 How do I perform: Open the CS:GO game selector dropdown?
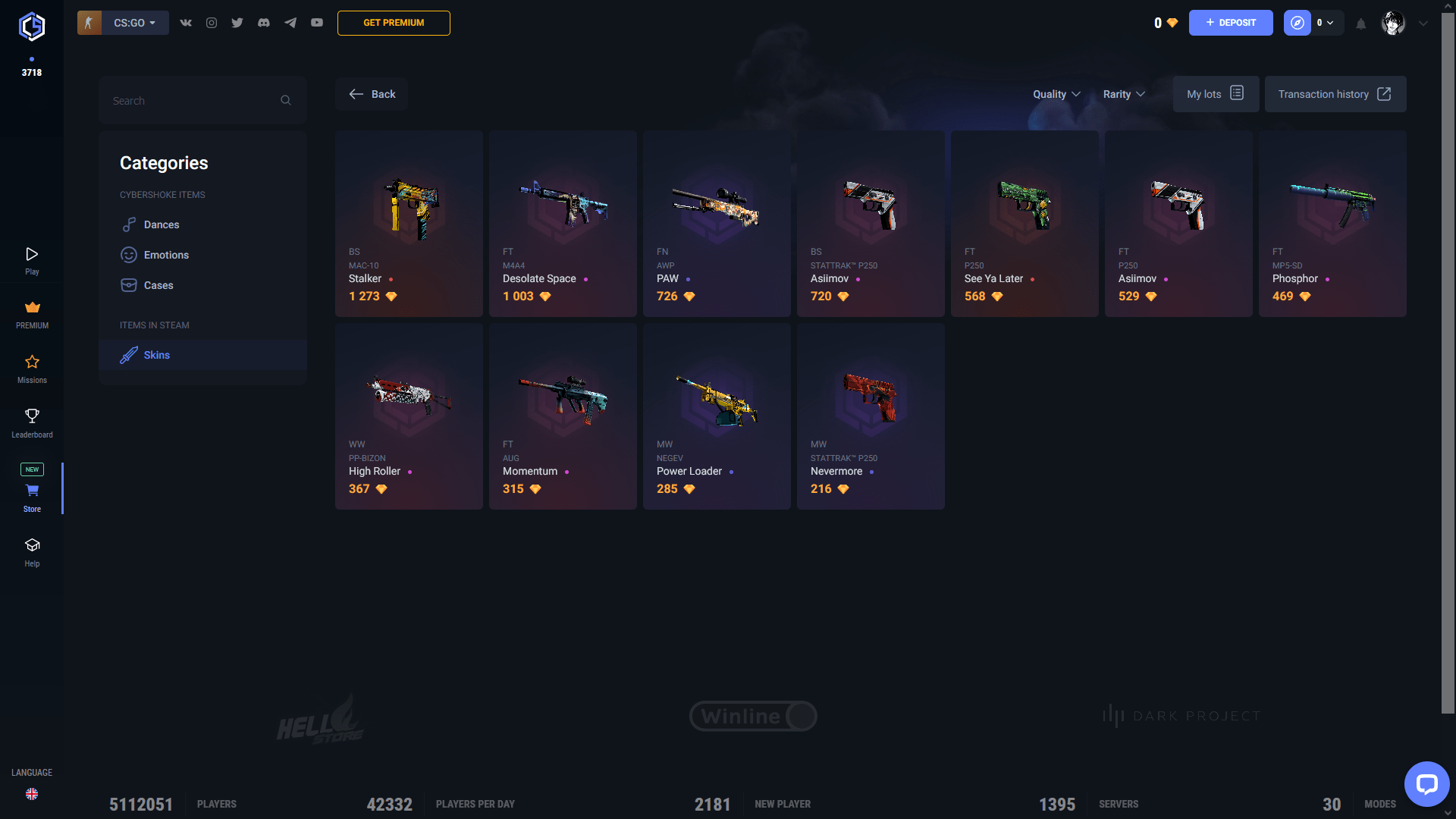(x=133, y=23)
